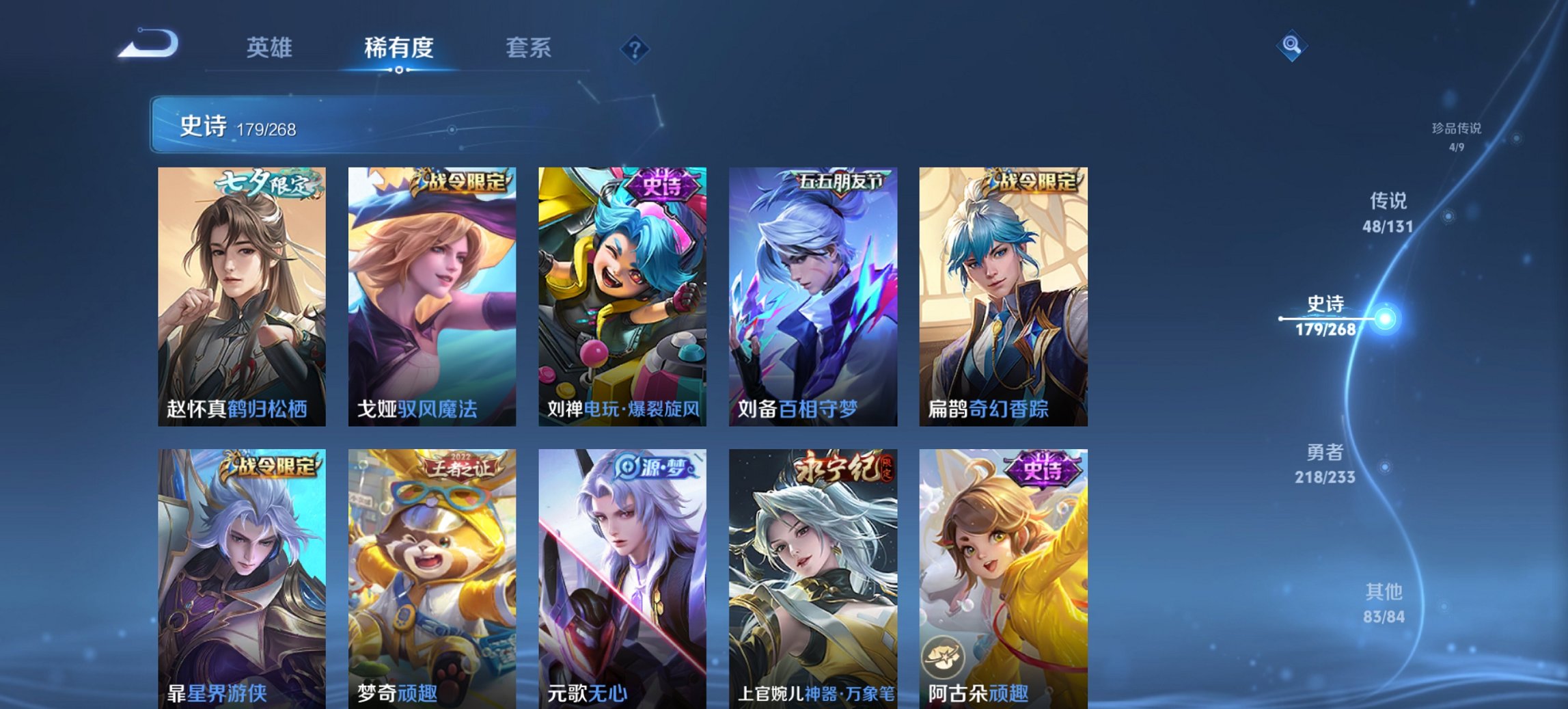Click the question mark help icon
Screen dimensions: 1568x709
point(634,49)
